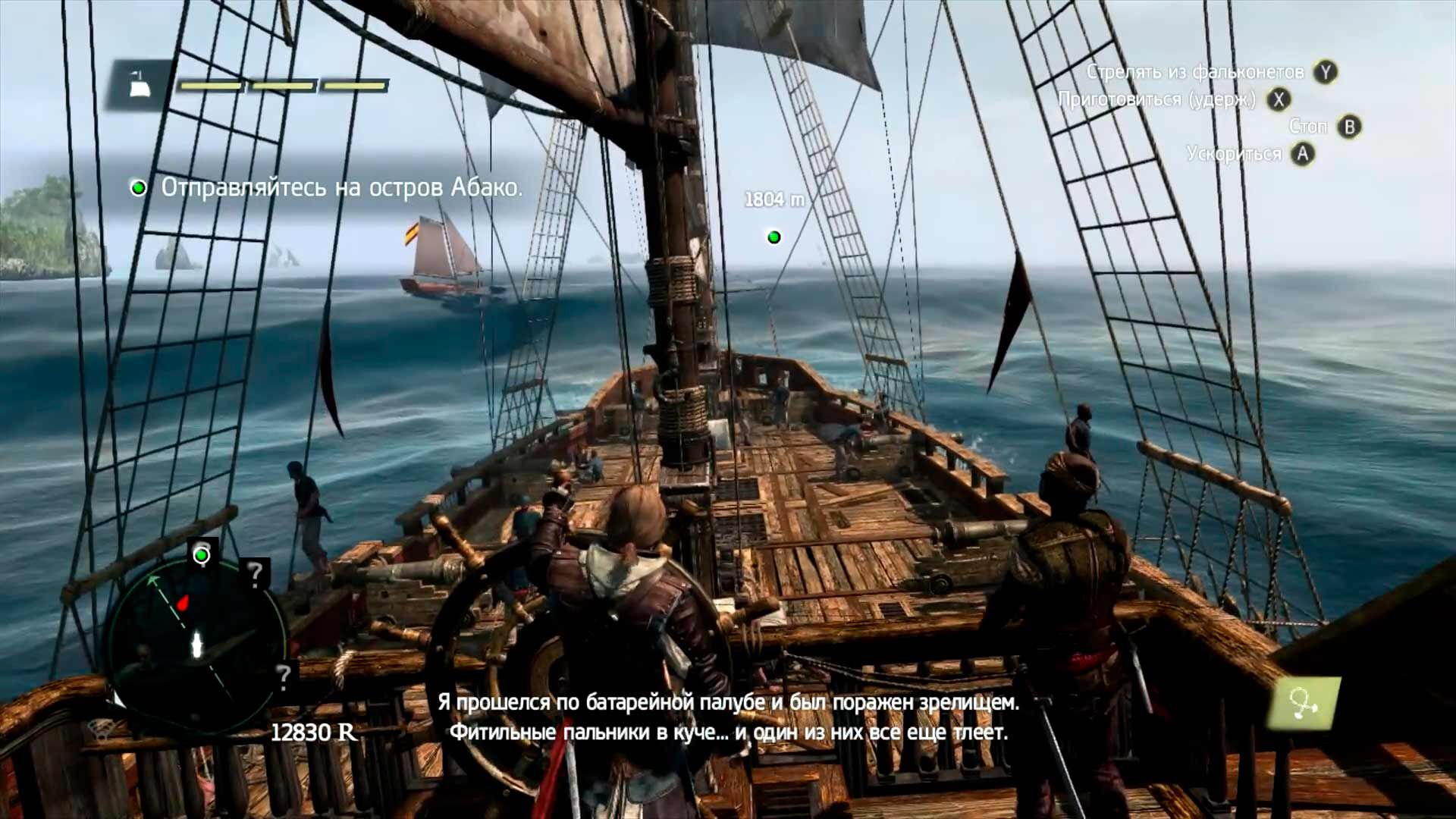Click the upper question mark marker near minimap
The height and width of the screenshot is (819, 1456).
click(x=255, y=572)
